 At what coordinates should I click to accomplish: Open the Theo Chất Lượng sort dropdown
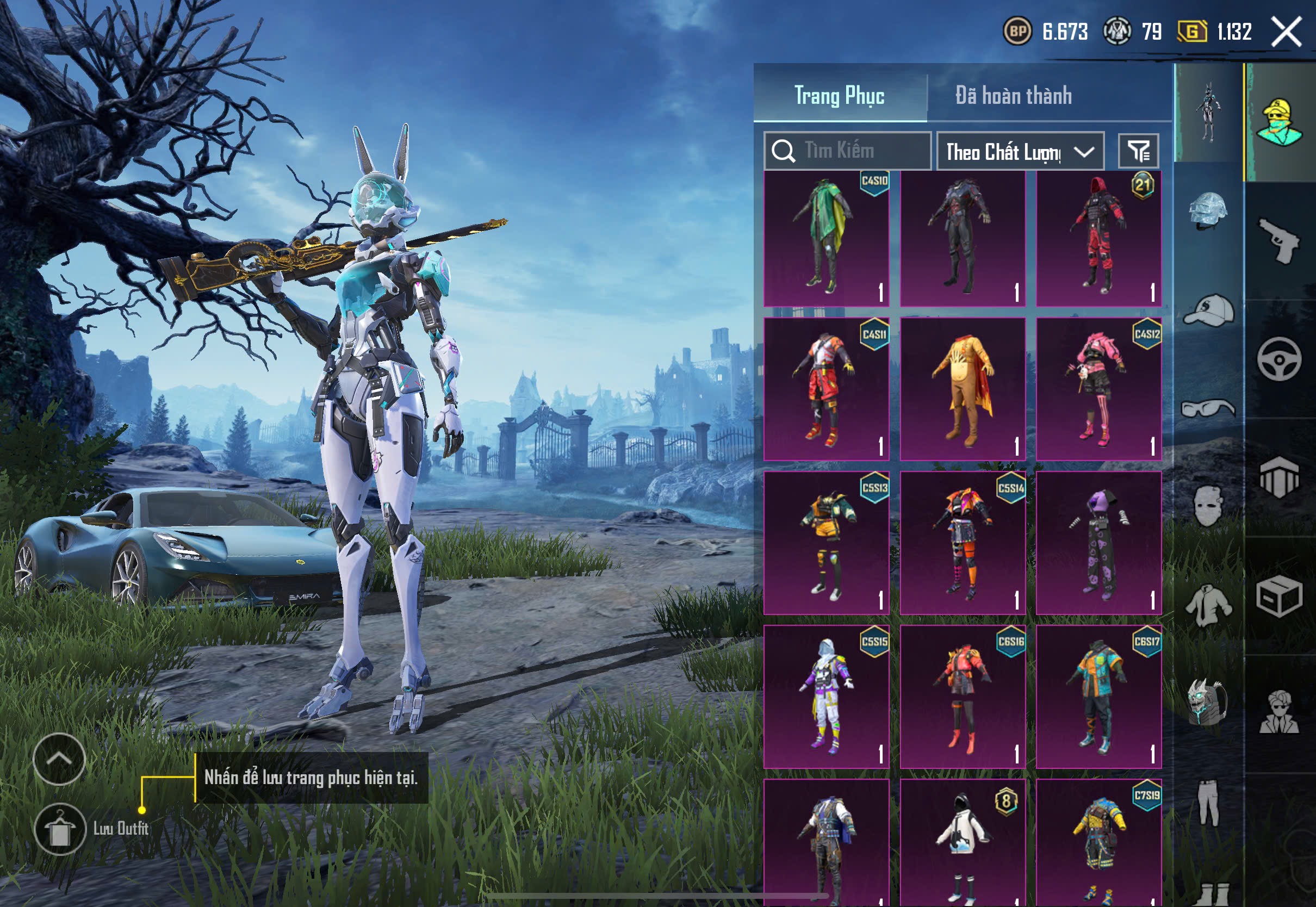(1020, 152)
